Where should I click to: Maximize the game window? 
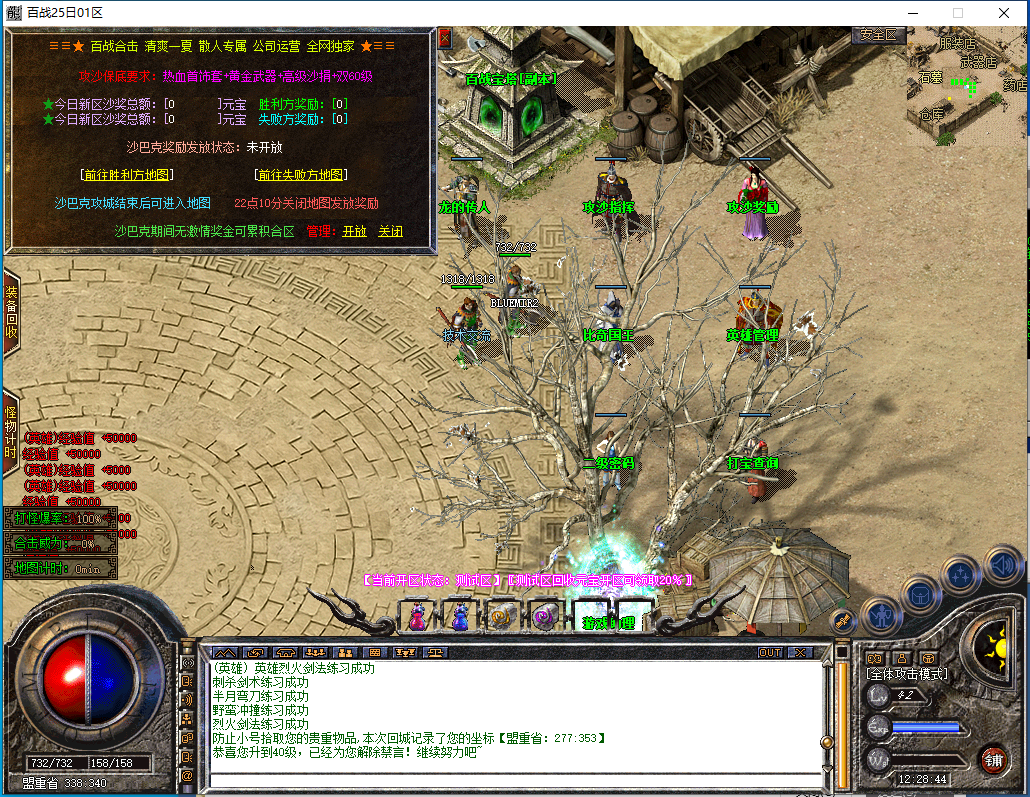(957, 13)
